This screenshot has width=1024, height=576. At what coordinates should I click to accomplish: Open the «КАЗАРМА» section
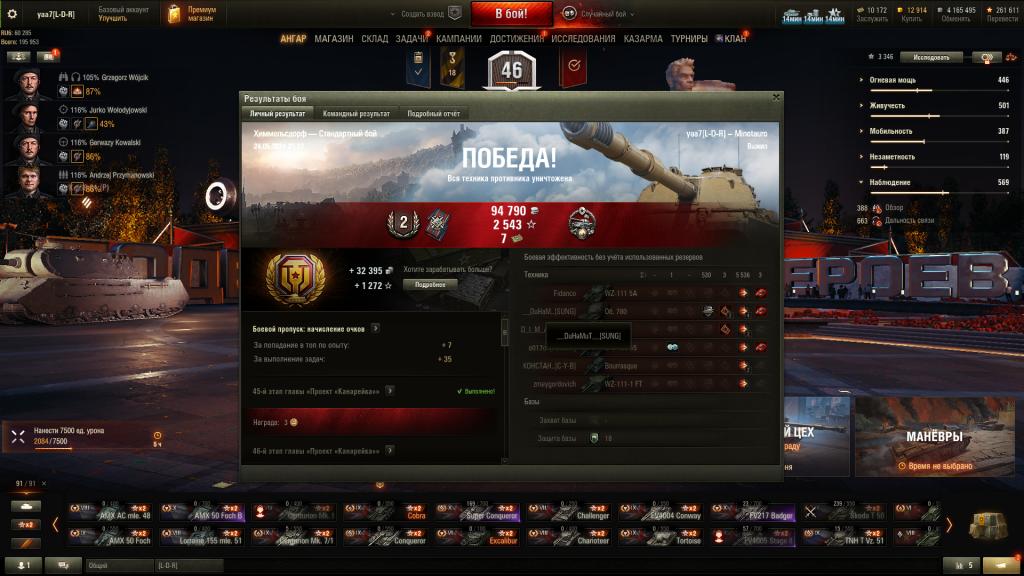[643, 39]
